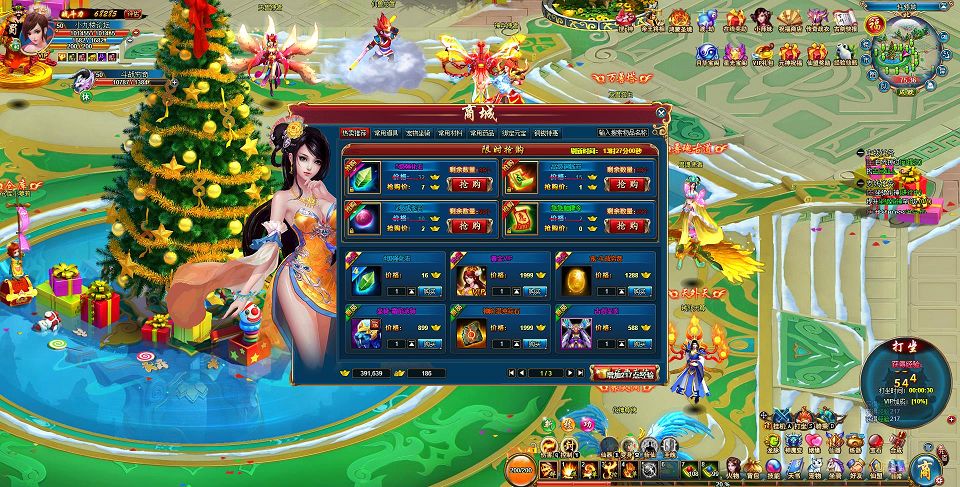Click the red recharge button in shop footer
Screen dimensions: 960x487
[625, 373]
